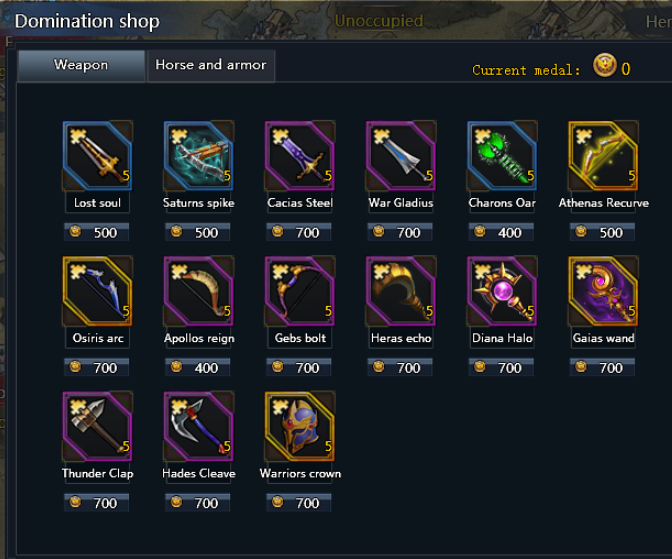Select the Athenas Recurve bow
Viewport: 672px width, 559px height.
603,156
